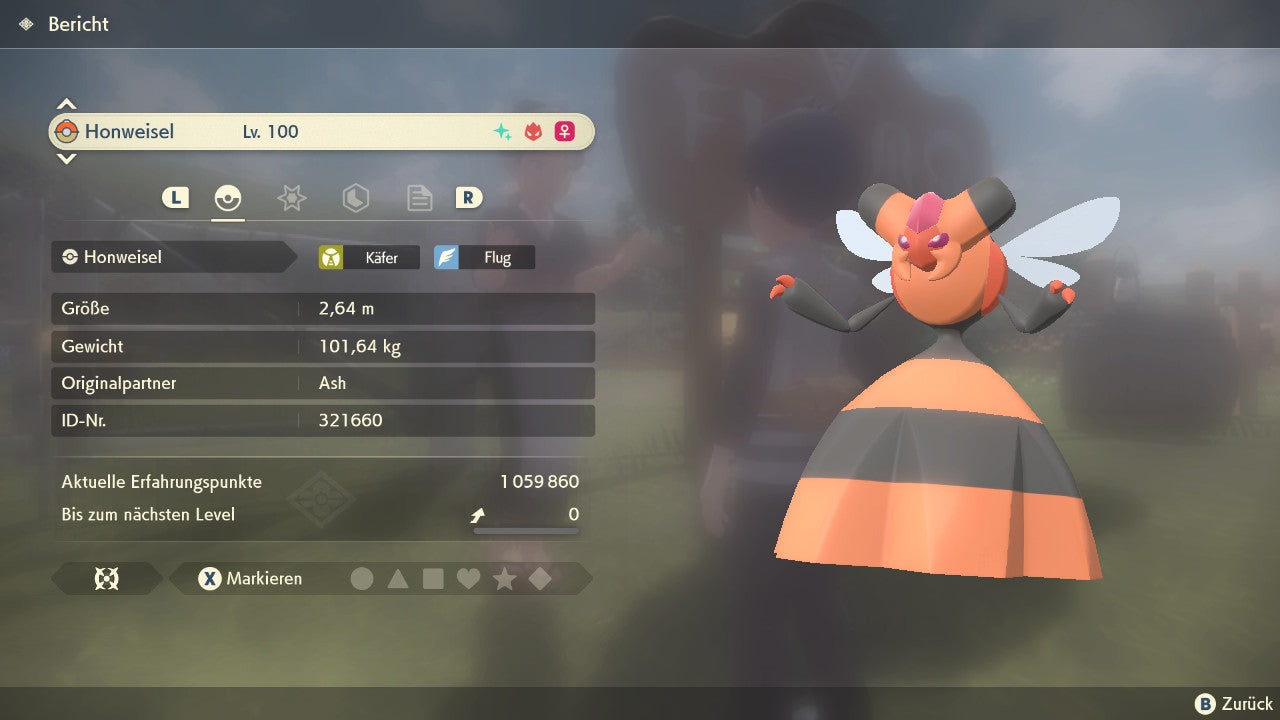Select the Flug type badge
Screen dimensions: 1280x720
pyautogui.click(x=485, y=257)
